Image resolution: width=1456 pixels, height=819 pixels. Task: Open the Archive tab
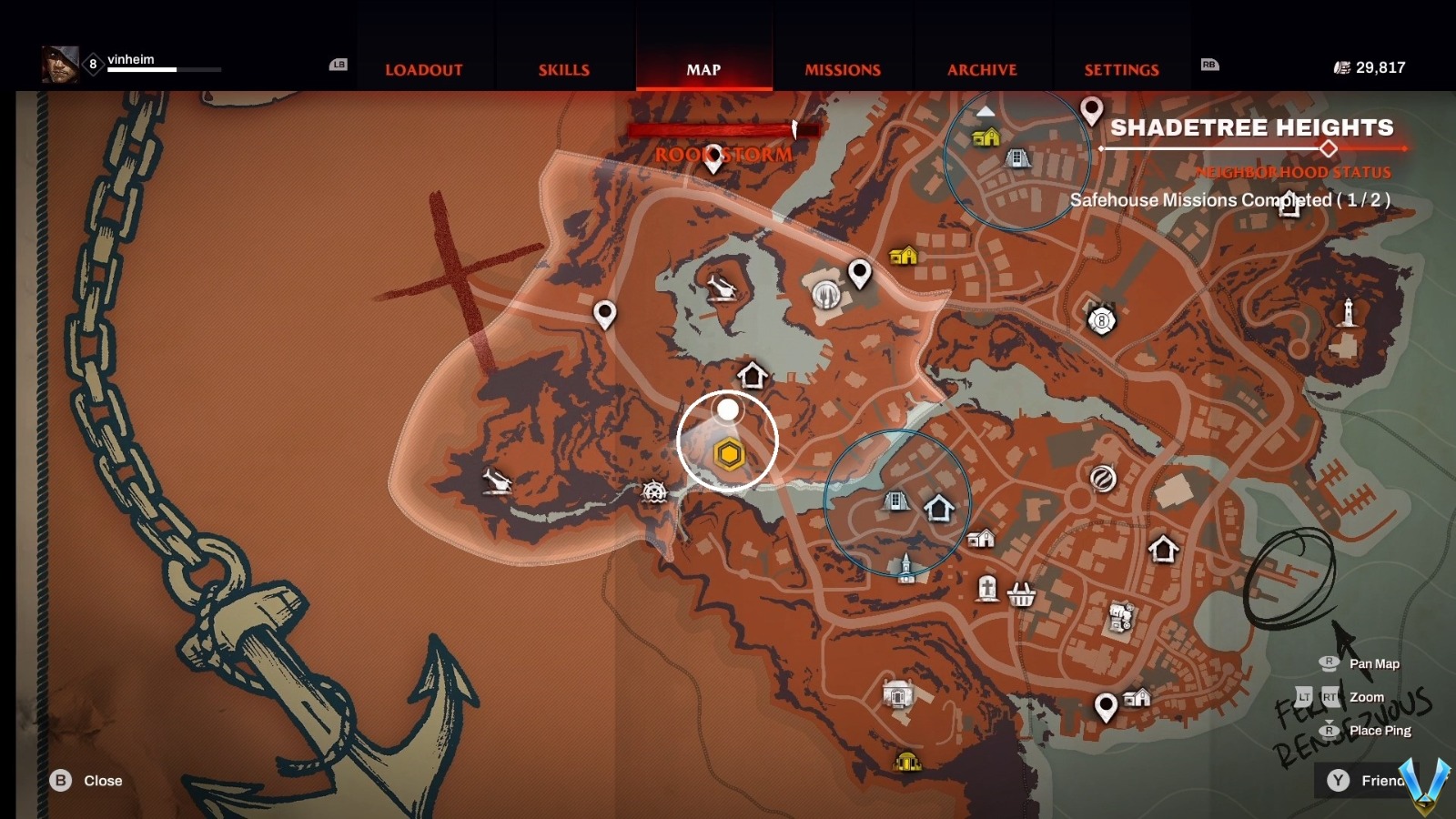[982, 70]
